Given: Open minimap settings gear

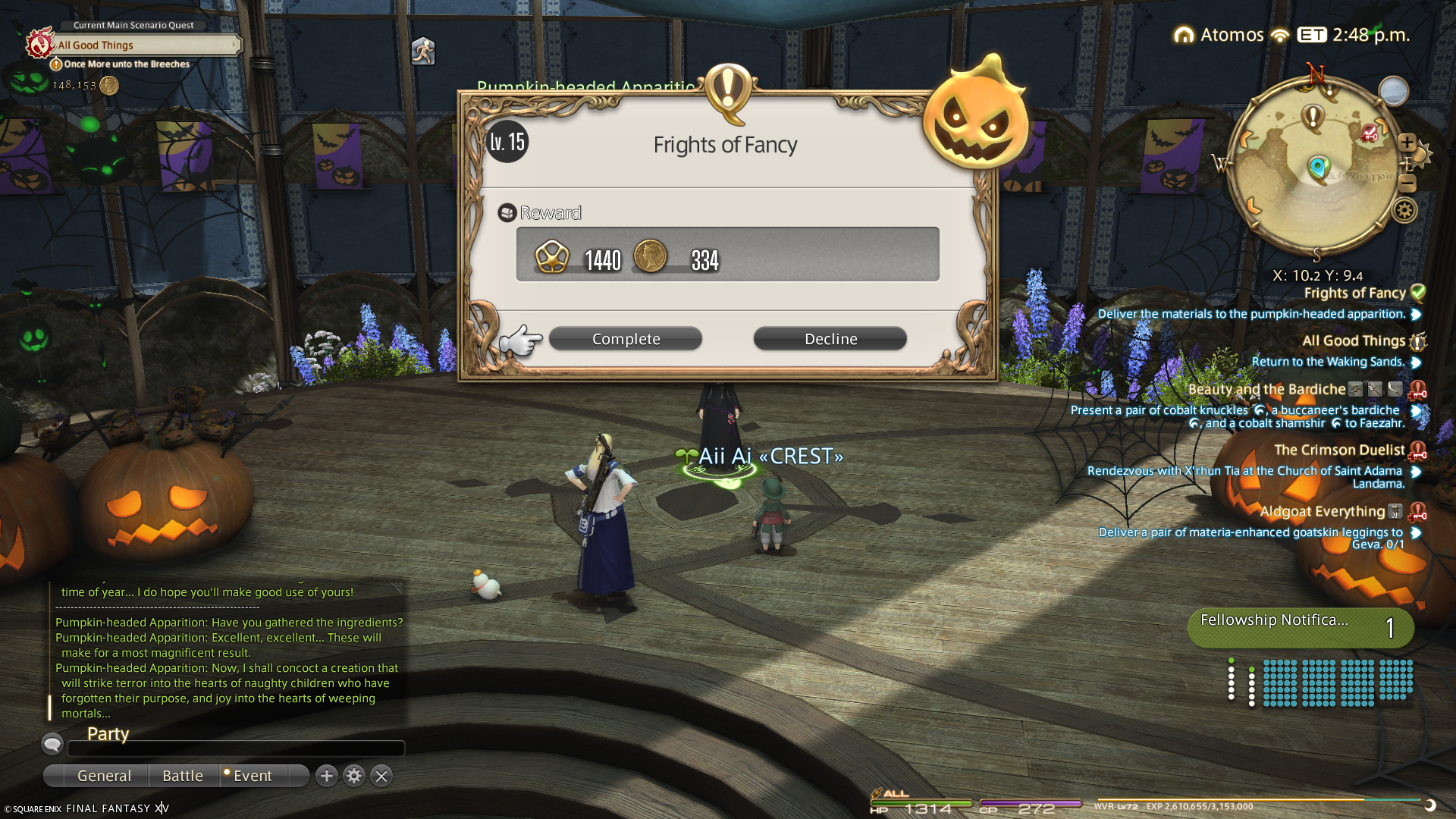Looking at the screenshot, I should tap(1404, 211).
